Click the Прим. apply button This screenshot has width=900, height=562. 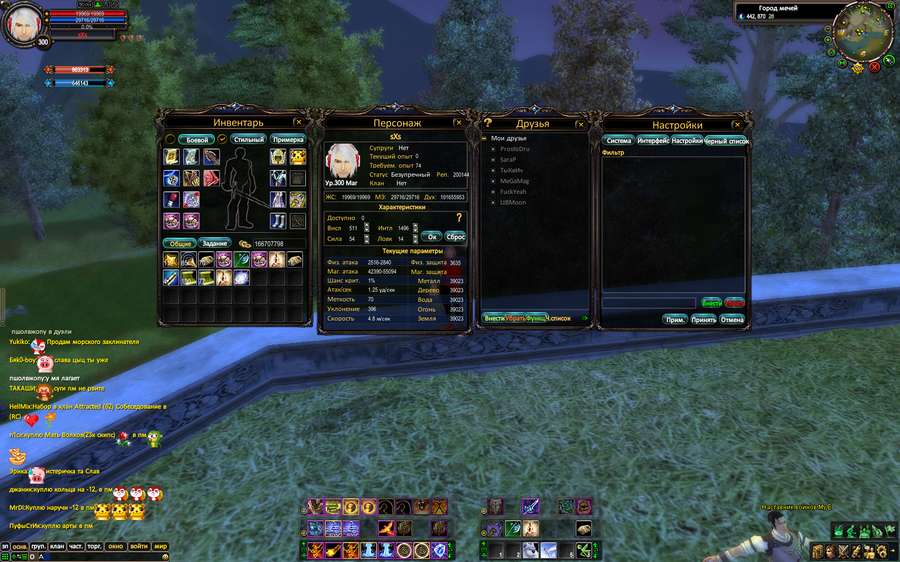tap(675, 319)
